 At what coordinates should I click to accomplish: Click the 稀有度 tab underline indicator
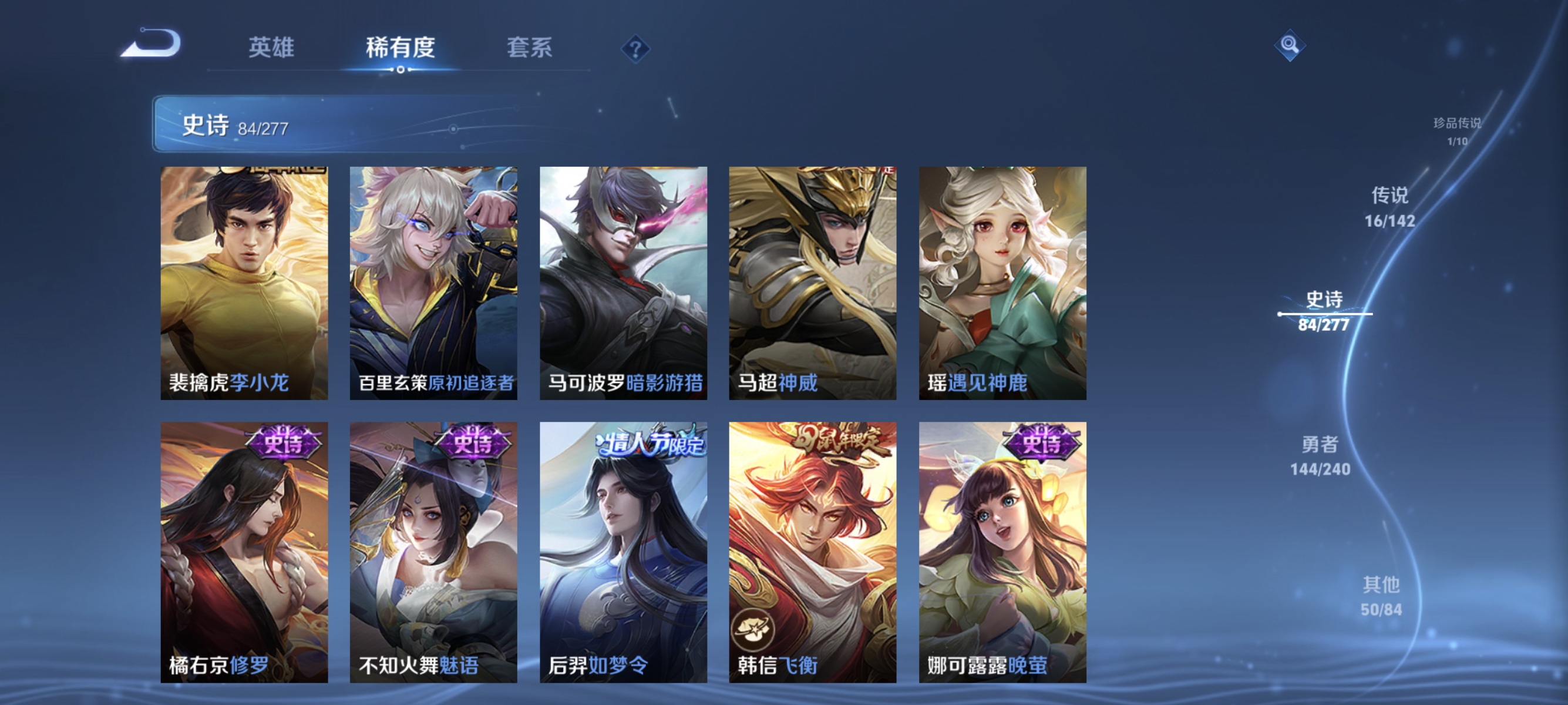point(399,69)
